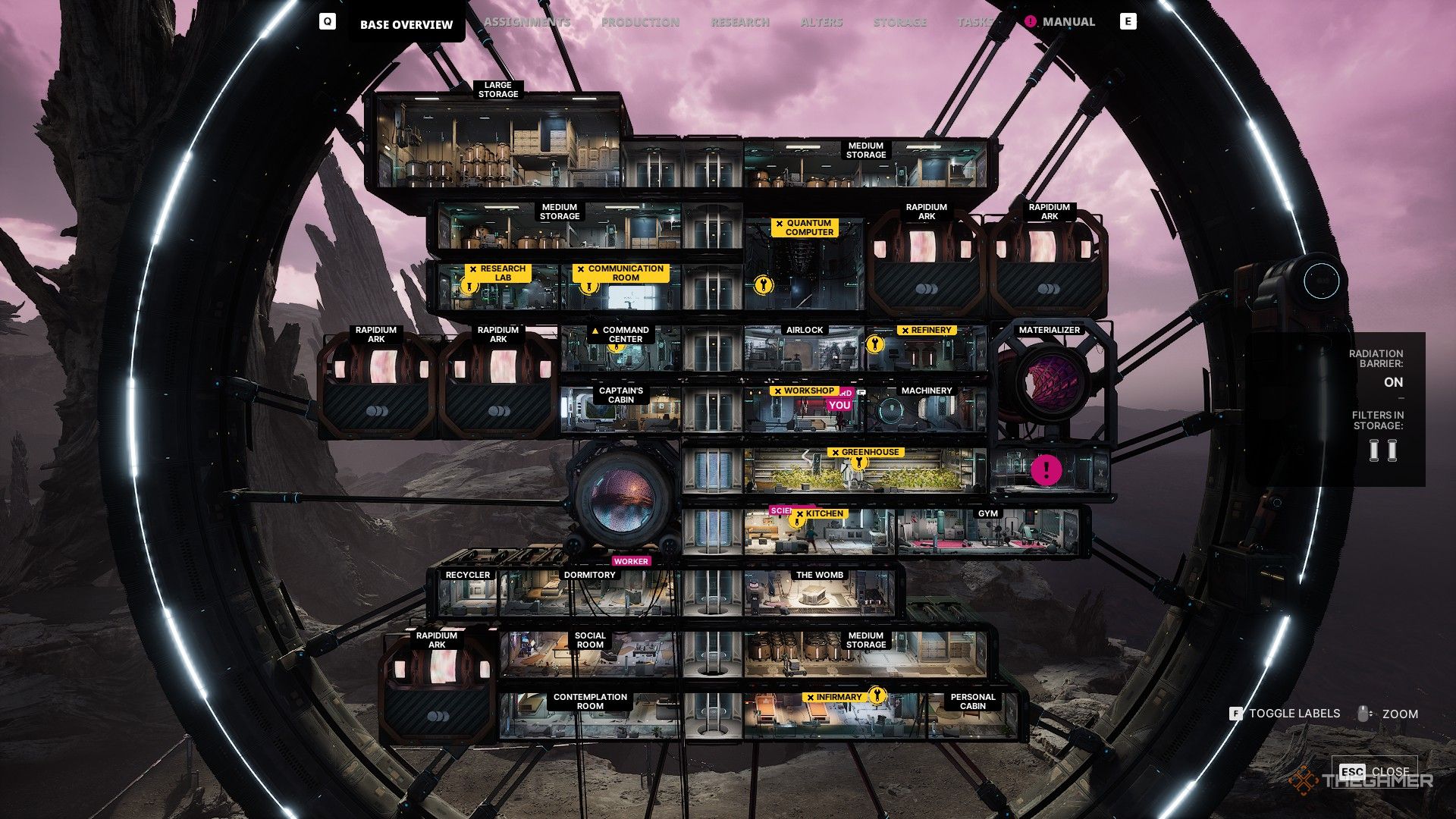Image resolution: width=1456 pixels, height=819 pixels.
Task: Select the YOU marker in the Workshop
Action: pos(839,406)
